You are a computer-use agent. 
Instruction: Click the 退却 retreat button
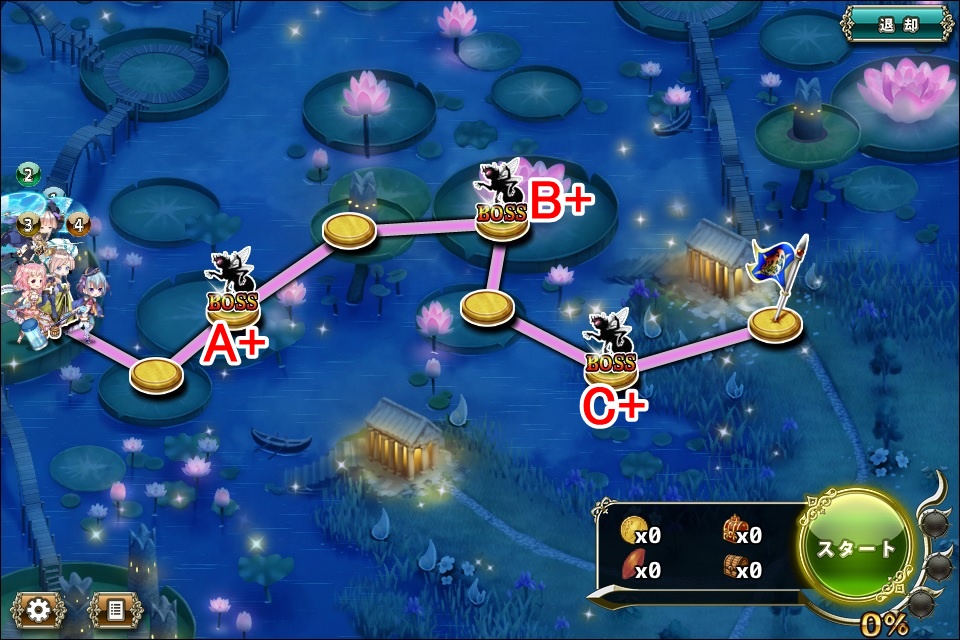pos(896,23)
